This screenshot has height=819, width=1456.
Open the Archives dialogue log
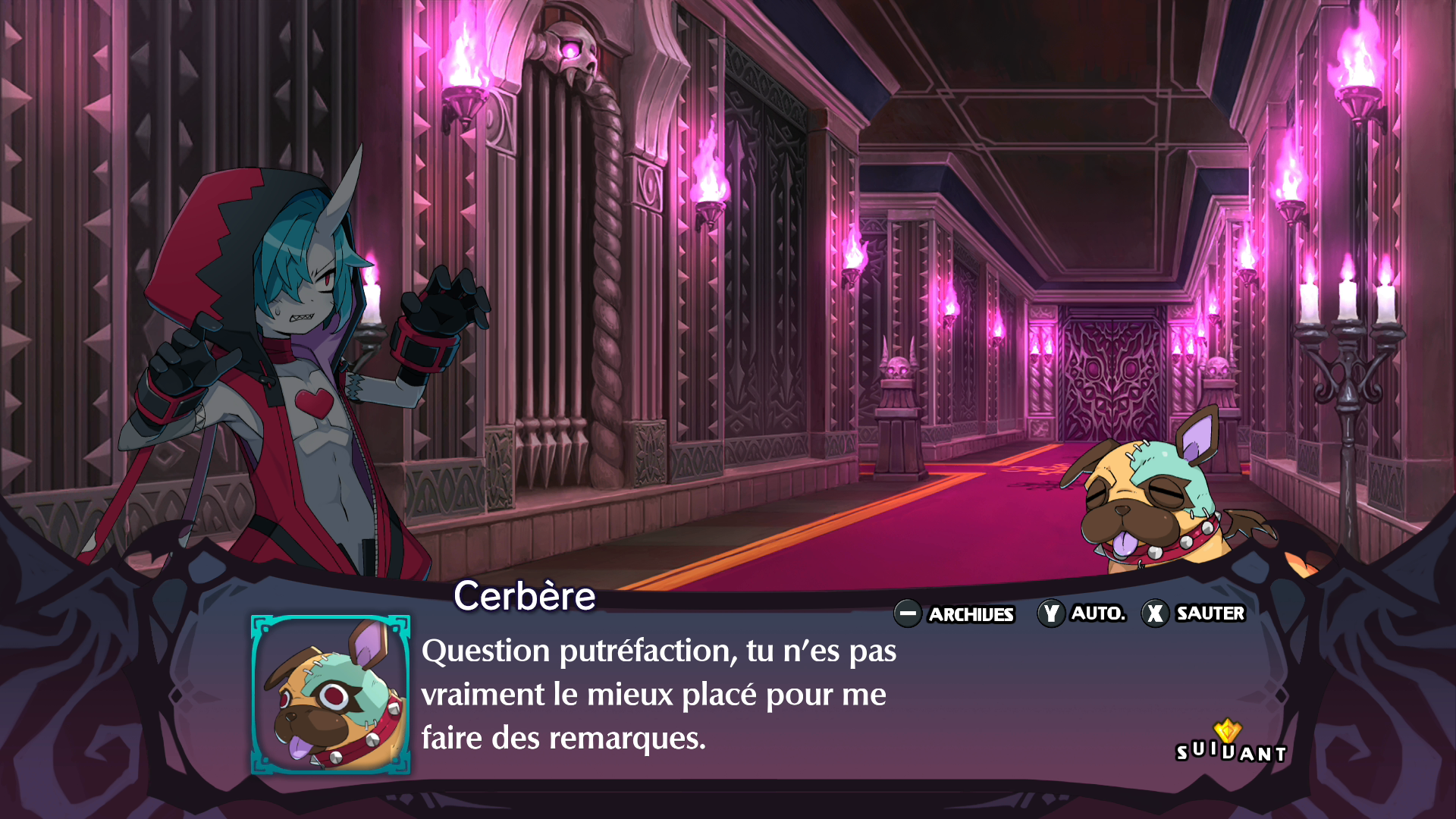[955, 613]
